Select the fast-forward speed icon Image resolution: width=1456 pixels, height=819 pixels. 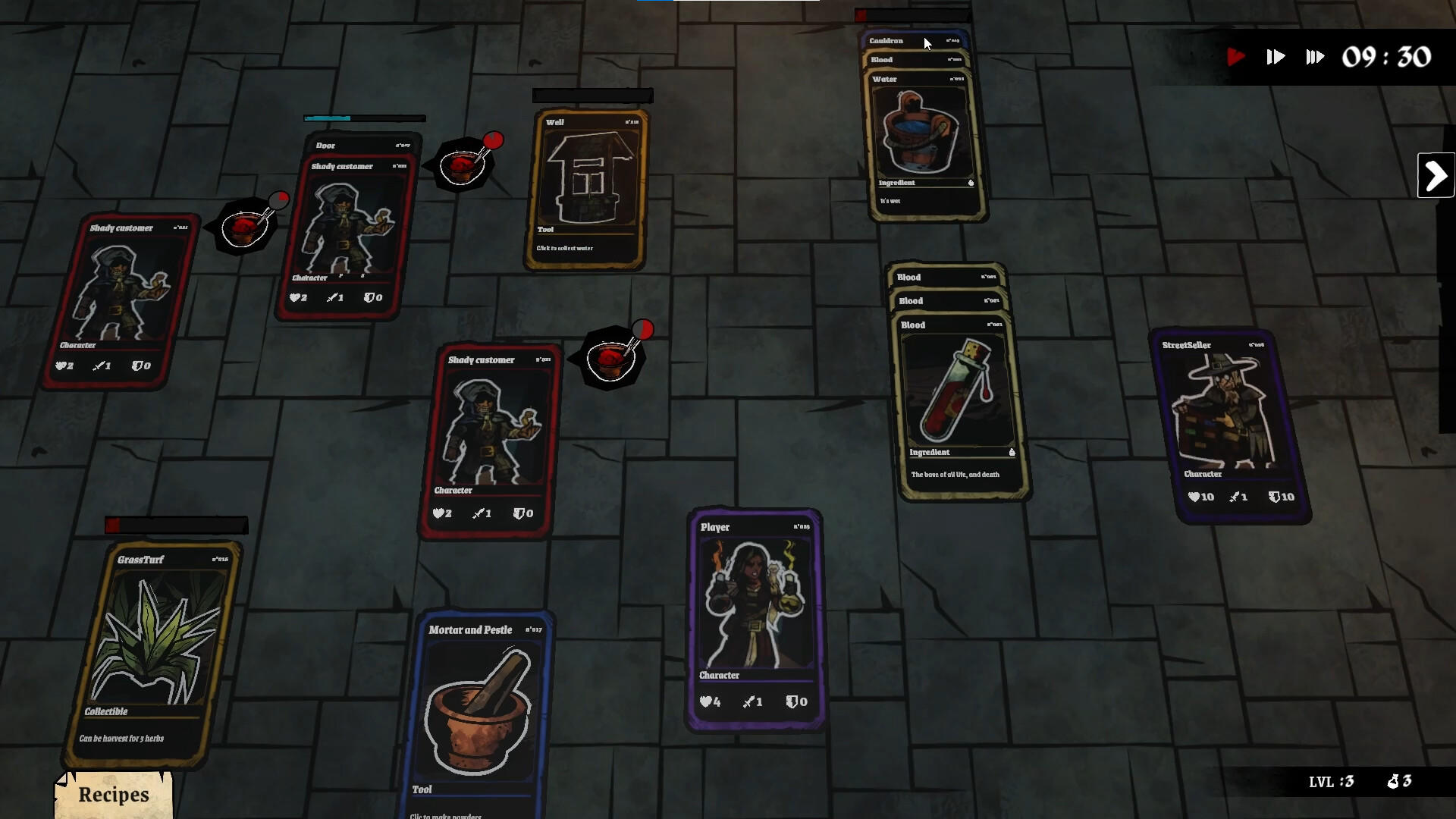tap(1276, 56)
